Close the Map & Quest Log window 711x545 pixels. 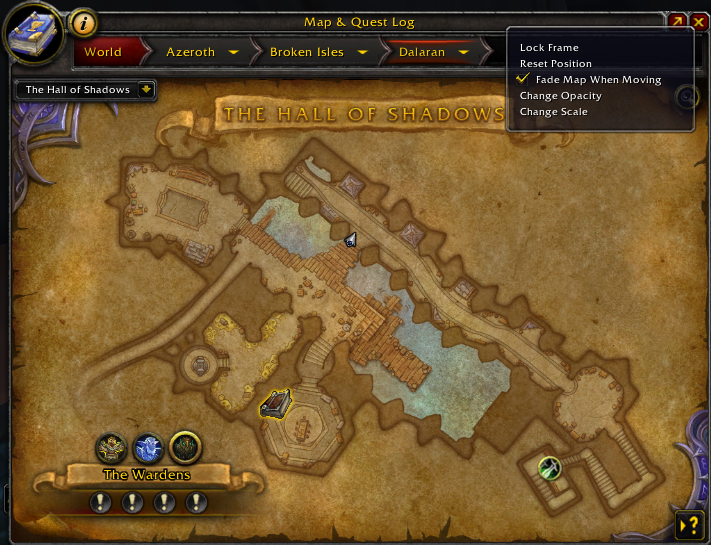[698, 21]
